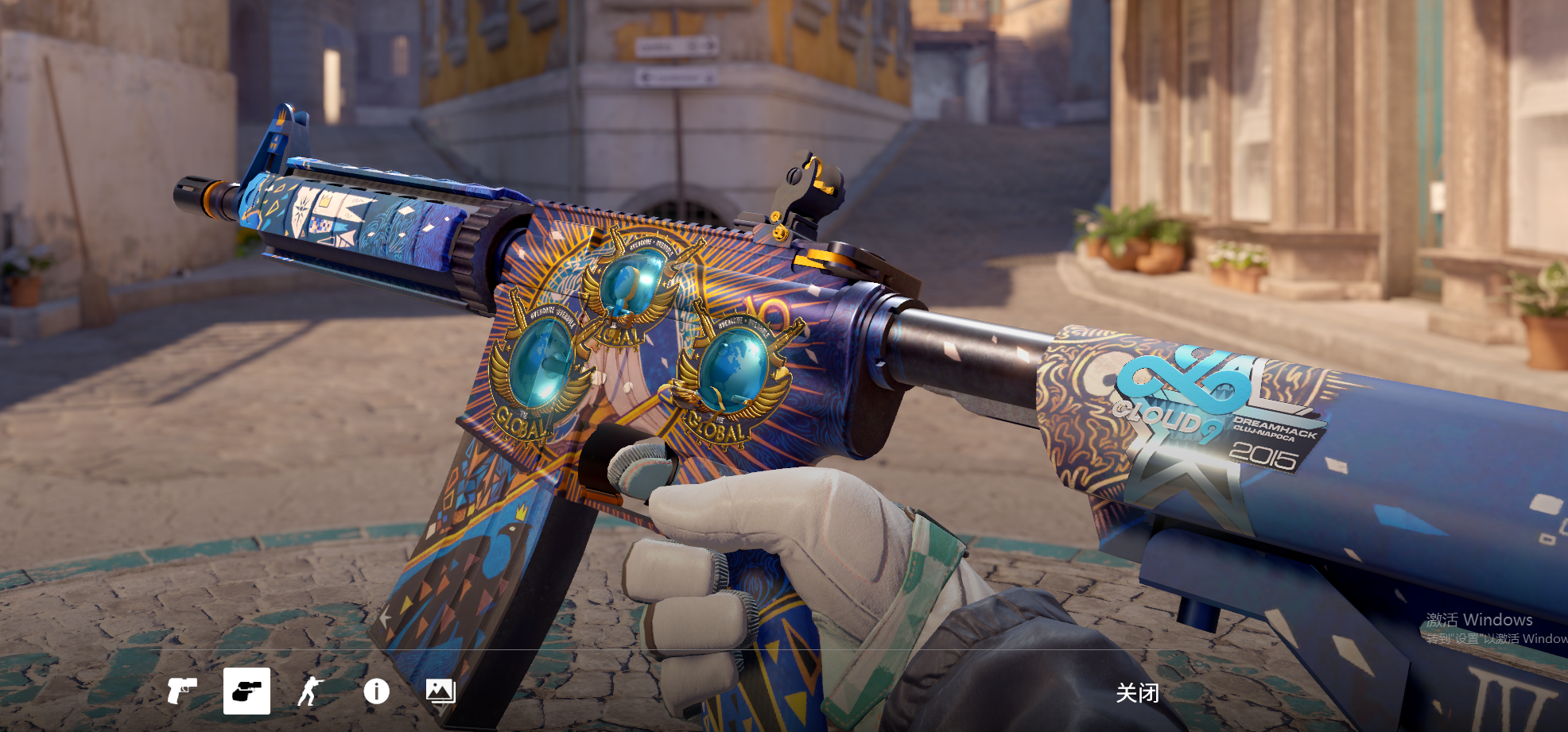The width and height of the screenshot is (1568, 732).
Task: Select the highlighted hand-held gun view icon
Action: (246, 691)
